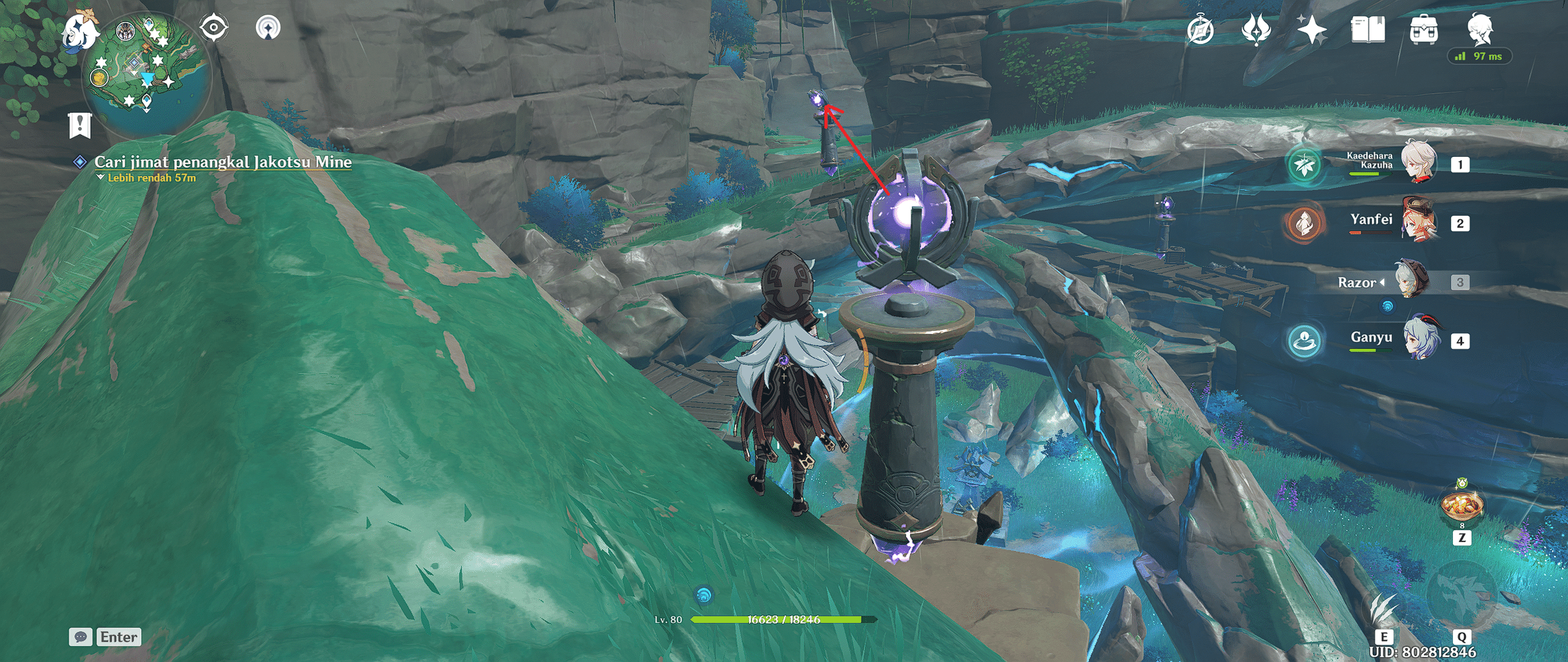Open the adventurer handbook book icon
1568x662 pixels.
coord(1368,30)
